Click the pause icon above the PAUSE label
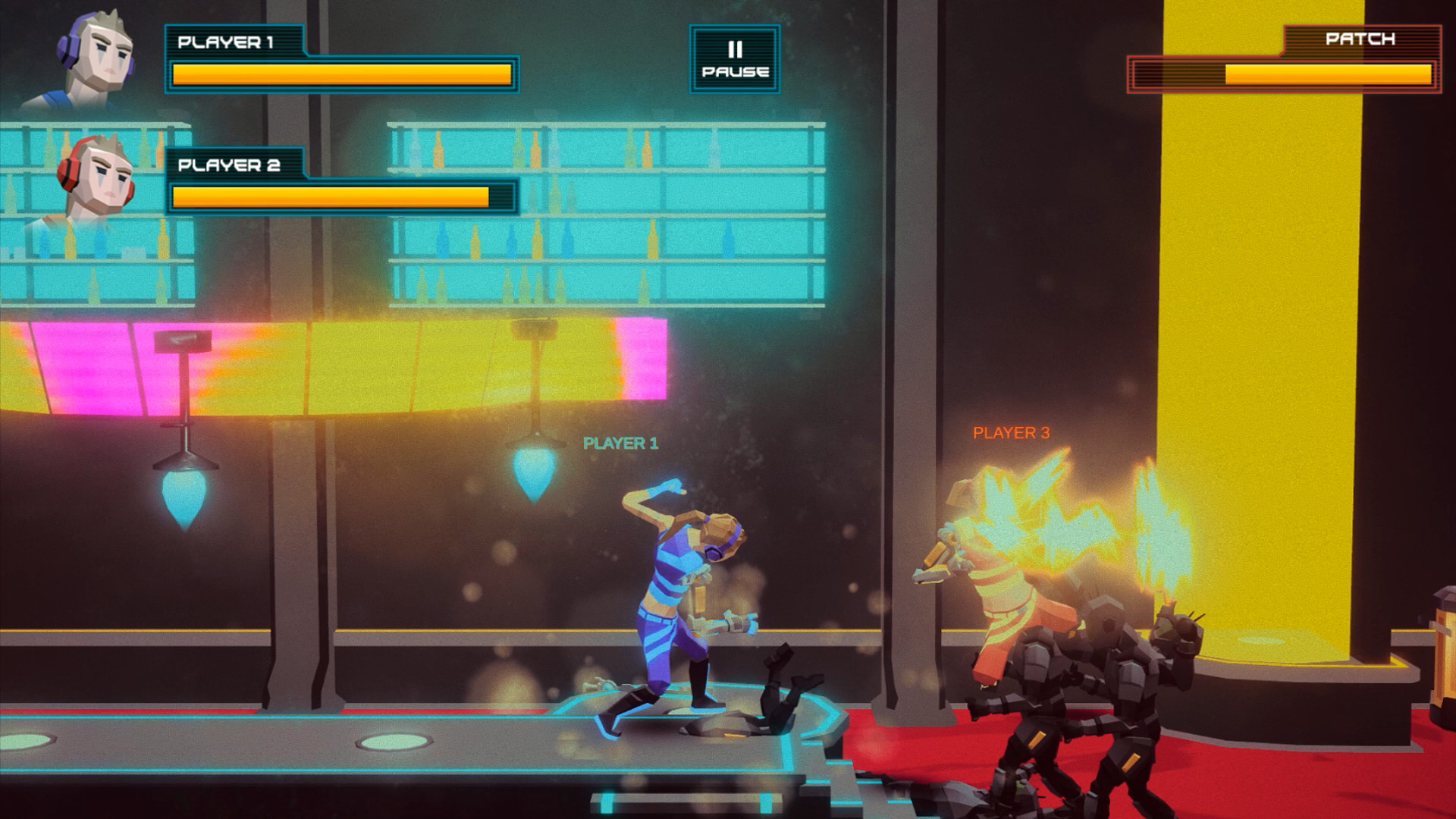This screenshot has width=1456, height=819. click(x=733, y=47)
